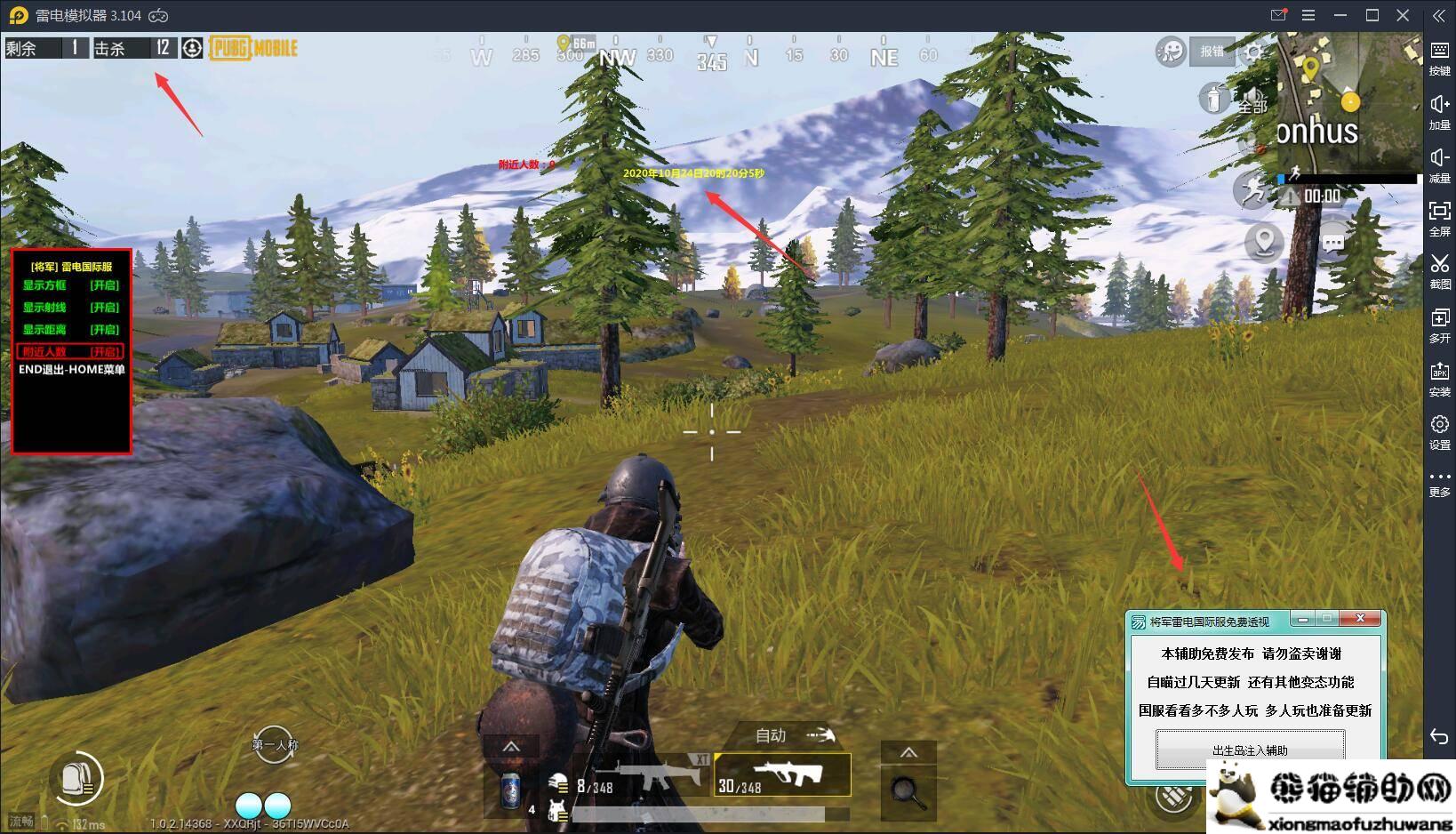Image resolution: width=1456 pixels, height=834 pixels.
Task: Open the gear settings icon
Action: pyautogui.click(x=1253, y=52)
